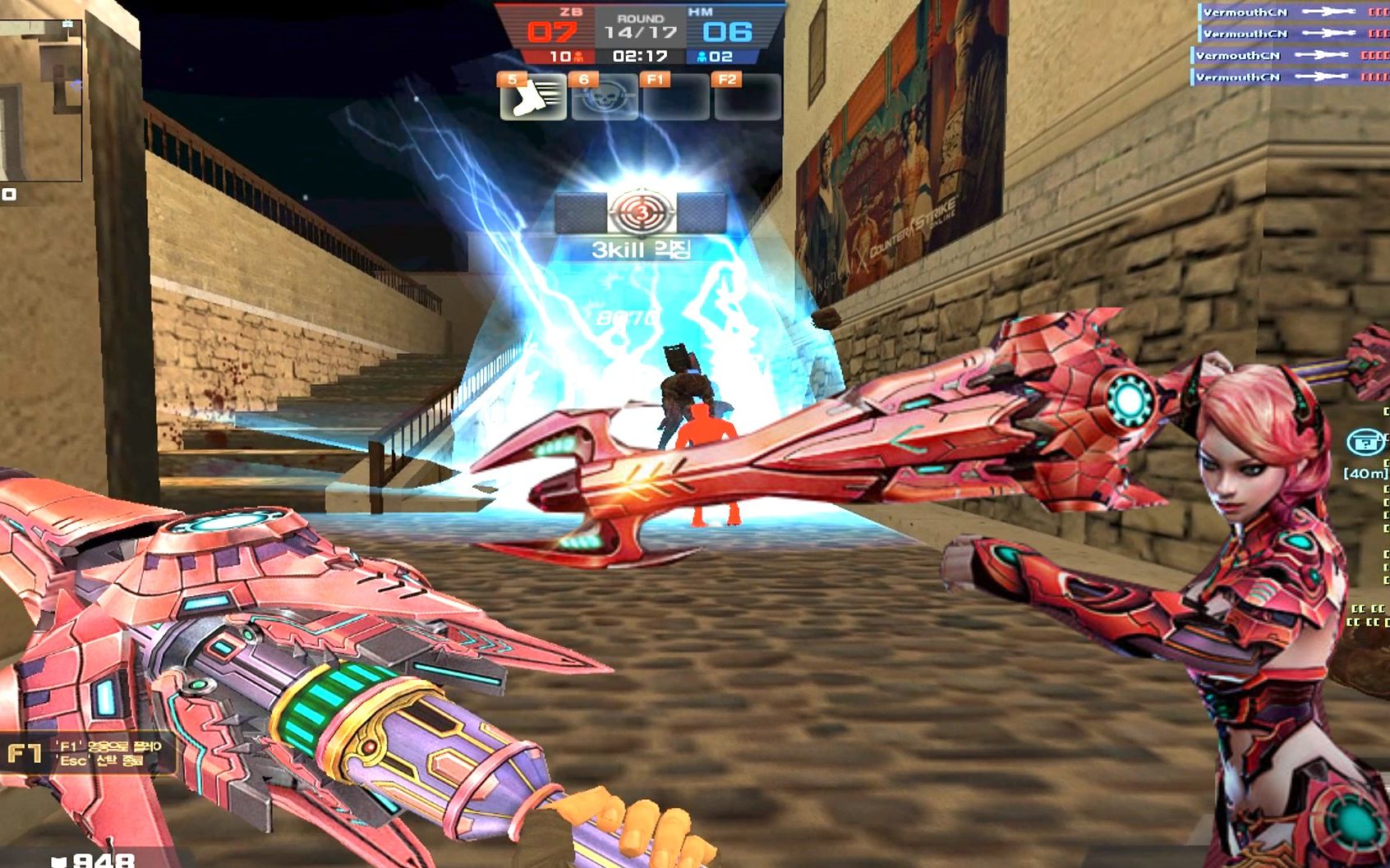Click the 3kill target medal badge
The image size is (1390, 868).
641,213
